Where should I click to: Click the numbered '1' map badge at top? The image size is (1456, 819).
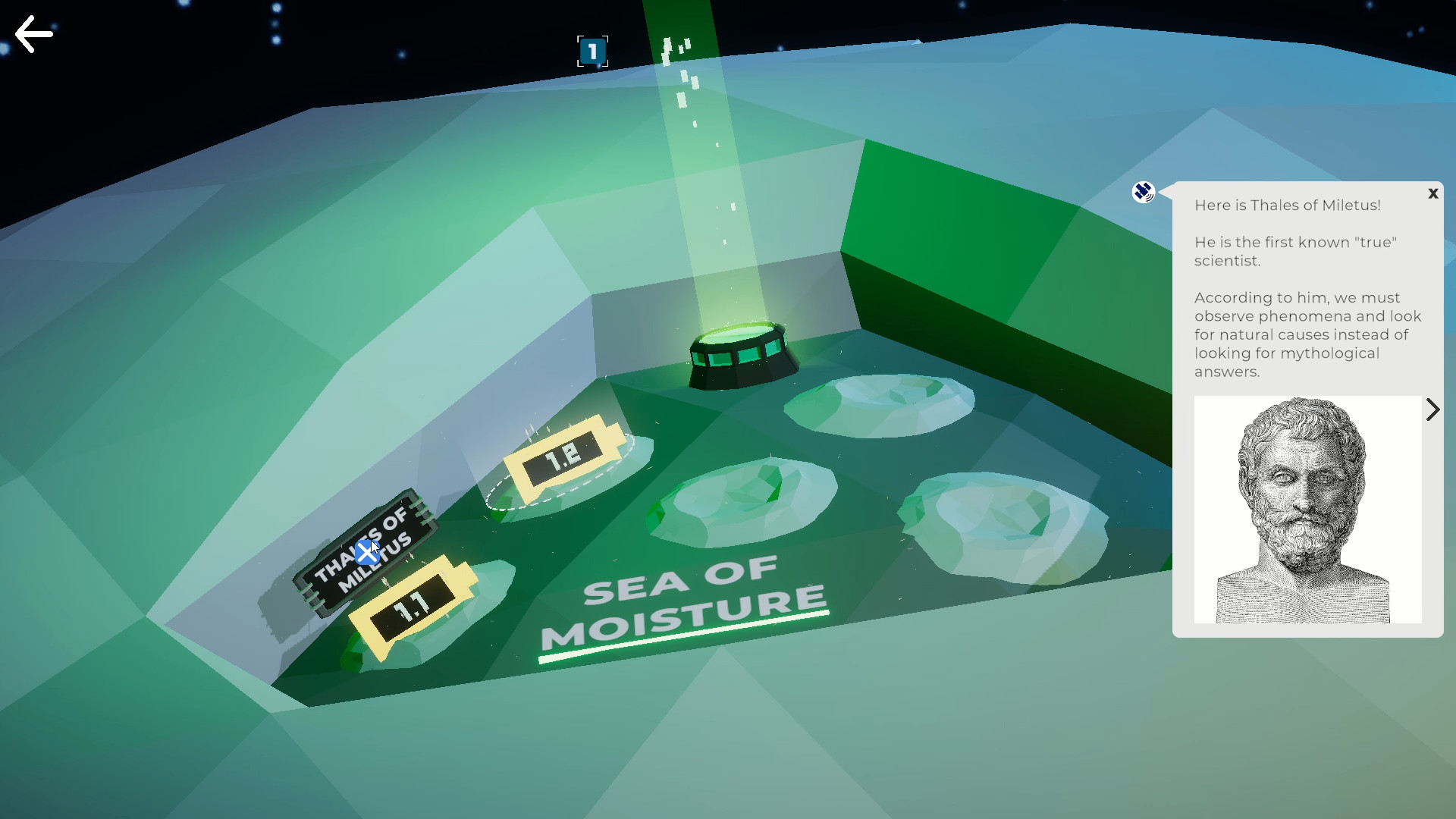click(x=593, y=51)
